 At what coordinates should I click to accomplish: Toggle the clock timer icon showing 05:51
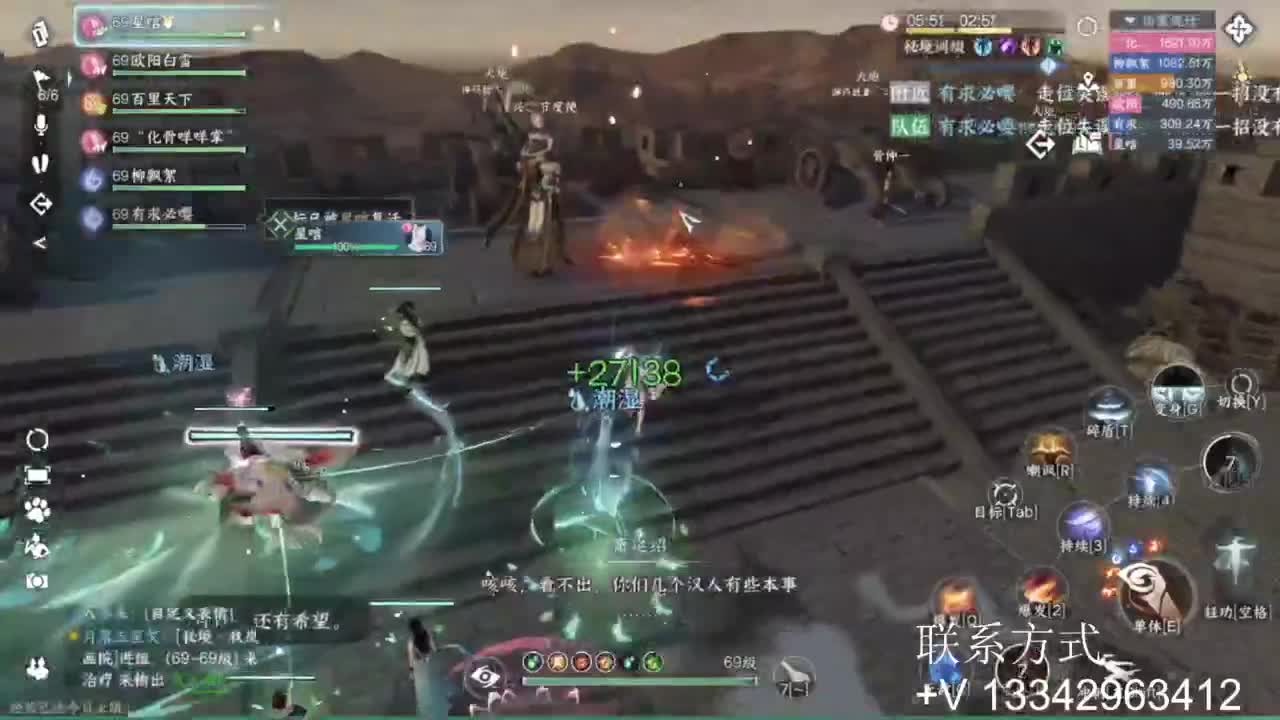coord(889,21)
